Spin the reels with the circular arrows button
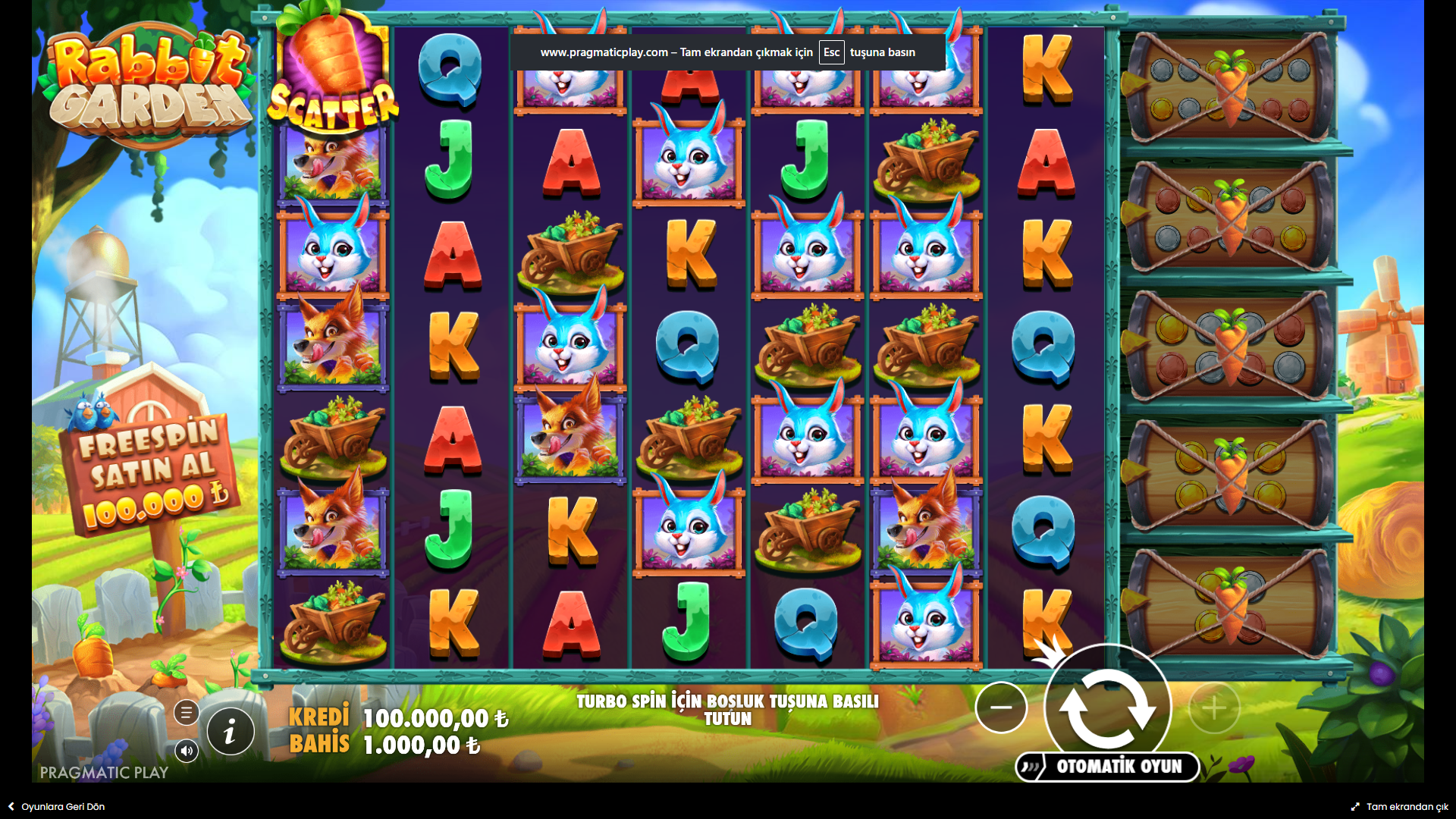This screenshot has width=1456, height=819. pos(1107,707)
